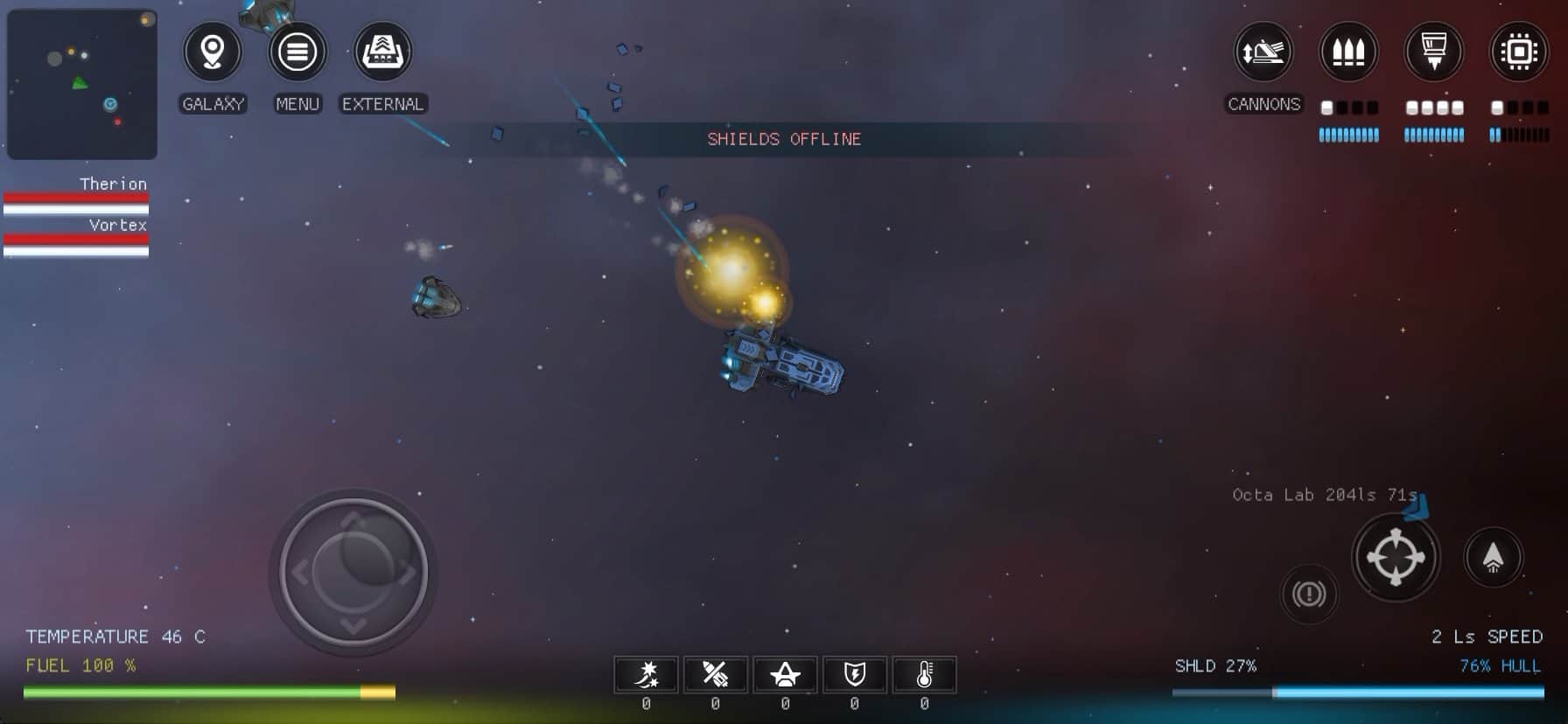Activate the star emblem consumable slot
Screen dimensions: 1568x724
[x=785, y=674]
